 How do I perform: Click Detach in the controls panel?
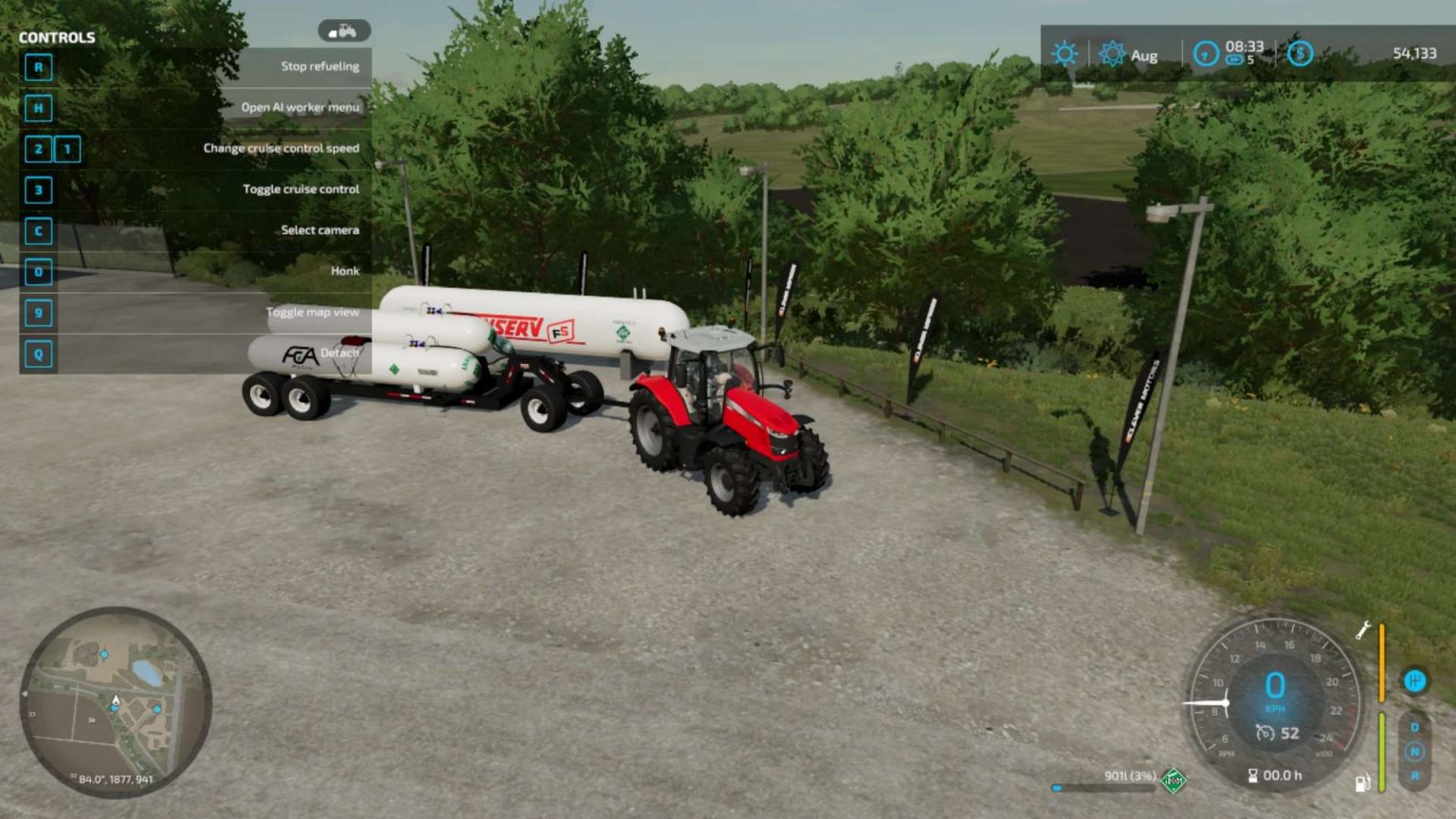(x=341, y=352)
